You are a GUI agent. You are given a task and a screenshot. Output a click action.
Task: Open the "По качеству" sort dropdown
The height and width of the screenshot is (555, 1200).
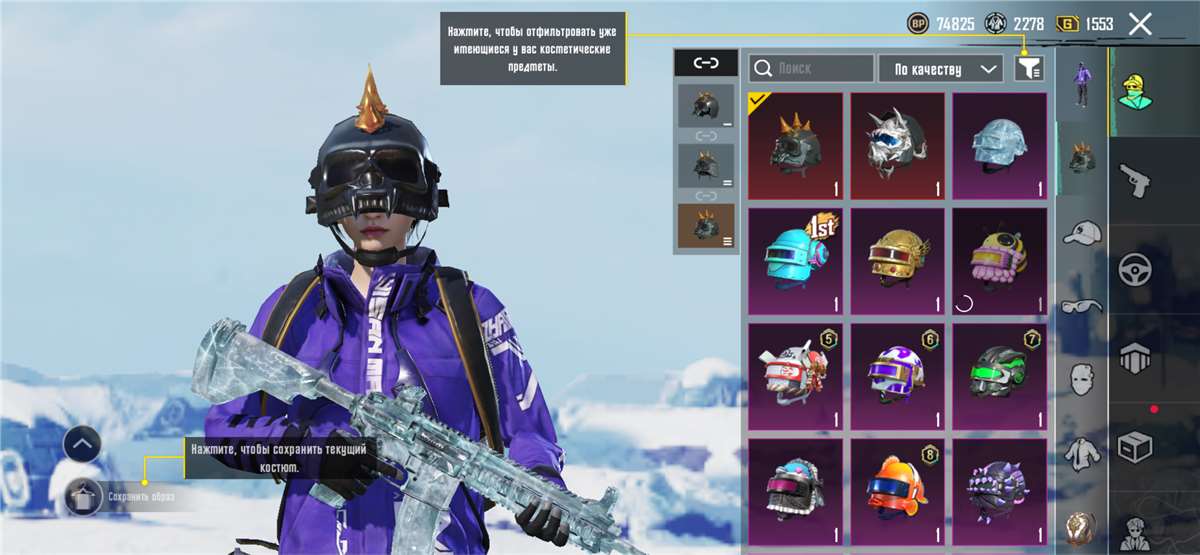tap(941, 68)
